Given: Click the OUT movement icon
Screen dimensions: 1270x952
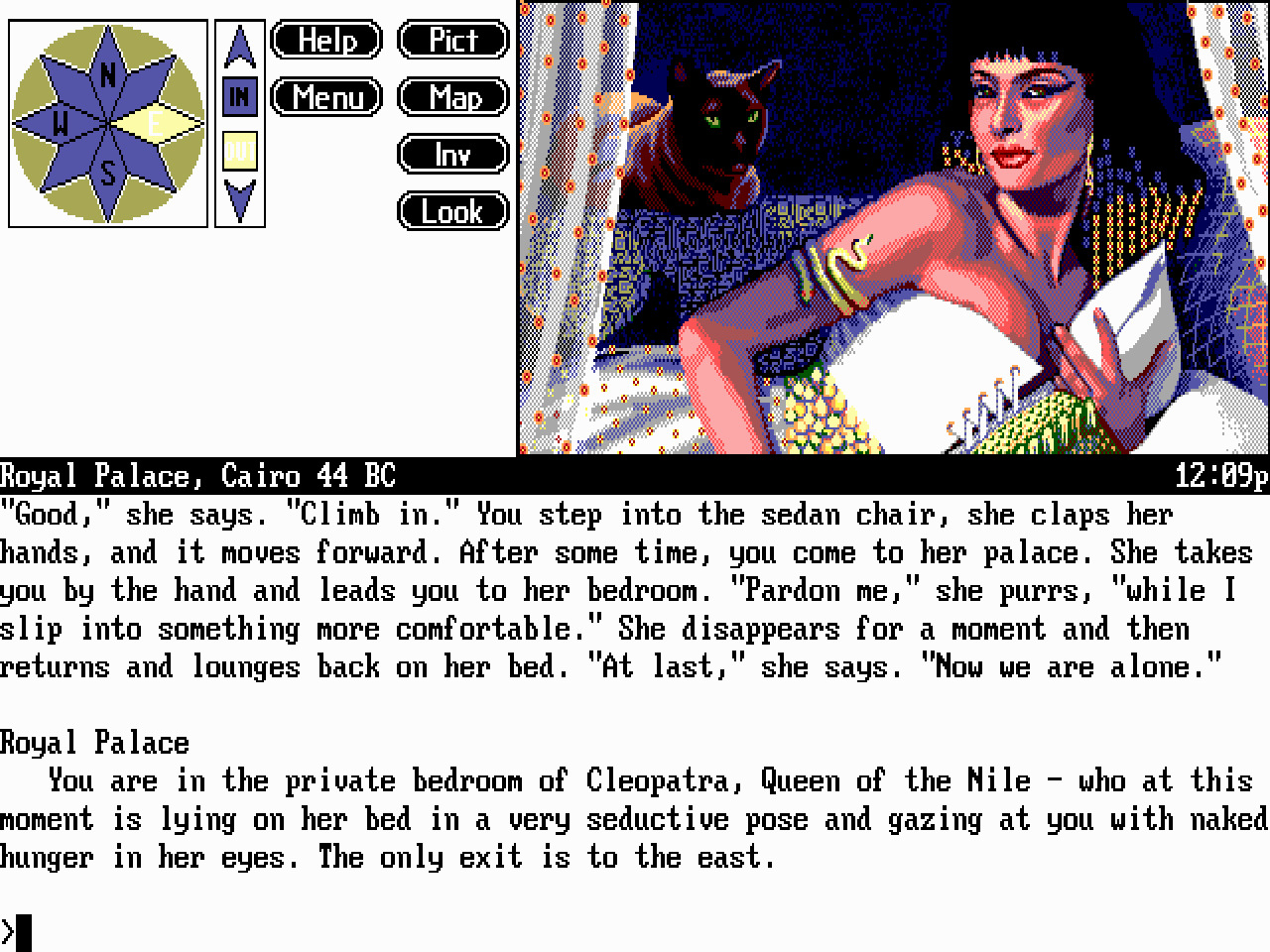Looking at the screenshot, I should coord(237,152).
